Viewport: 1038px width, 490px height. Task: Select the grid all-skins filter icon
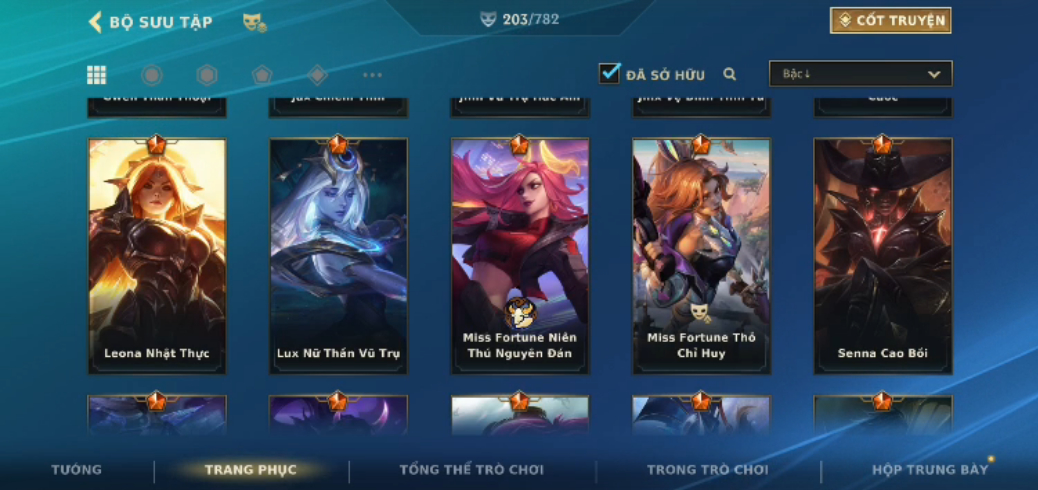pyautogui.click(x=97, y=75)
